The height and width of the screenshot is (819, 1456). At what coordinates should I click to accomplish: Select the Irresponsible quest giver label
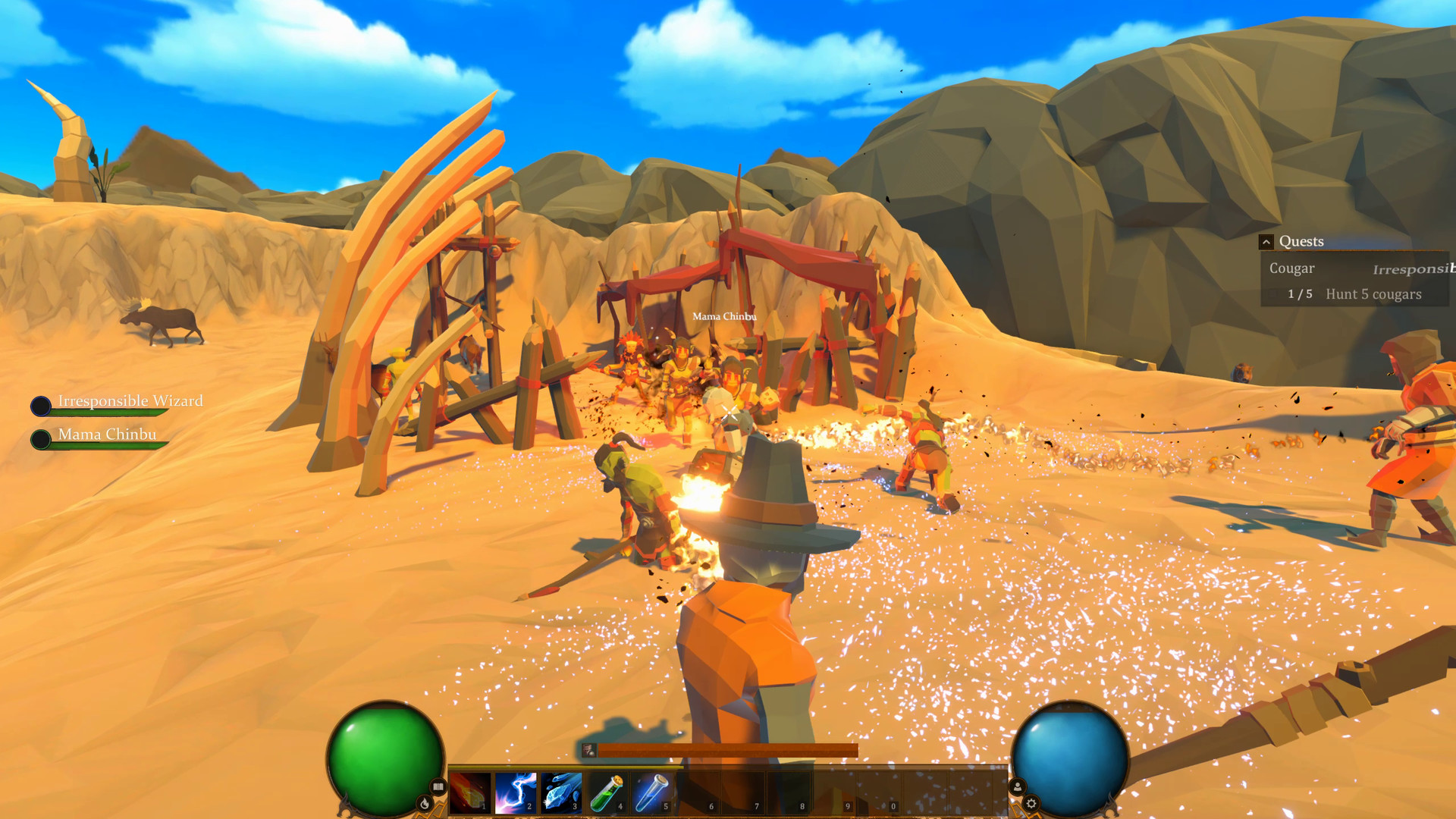[x=1414, y=268]
